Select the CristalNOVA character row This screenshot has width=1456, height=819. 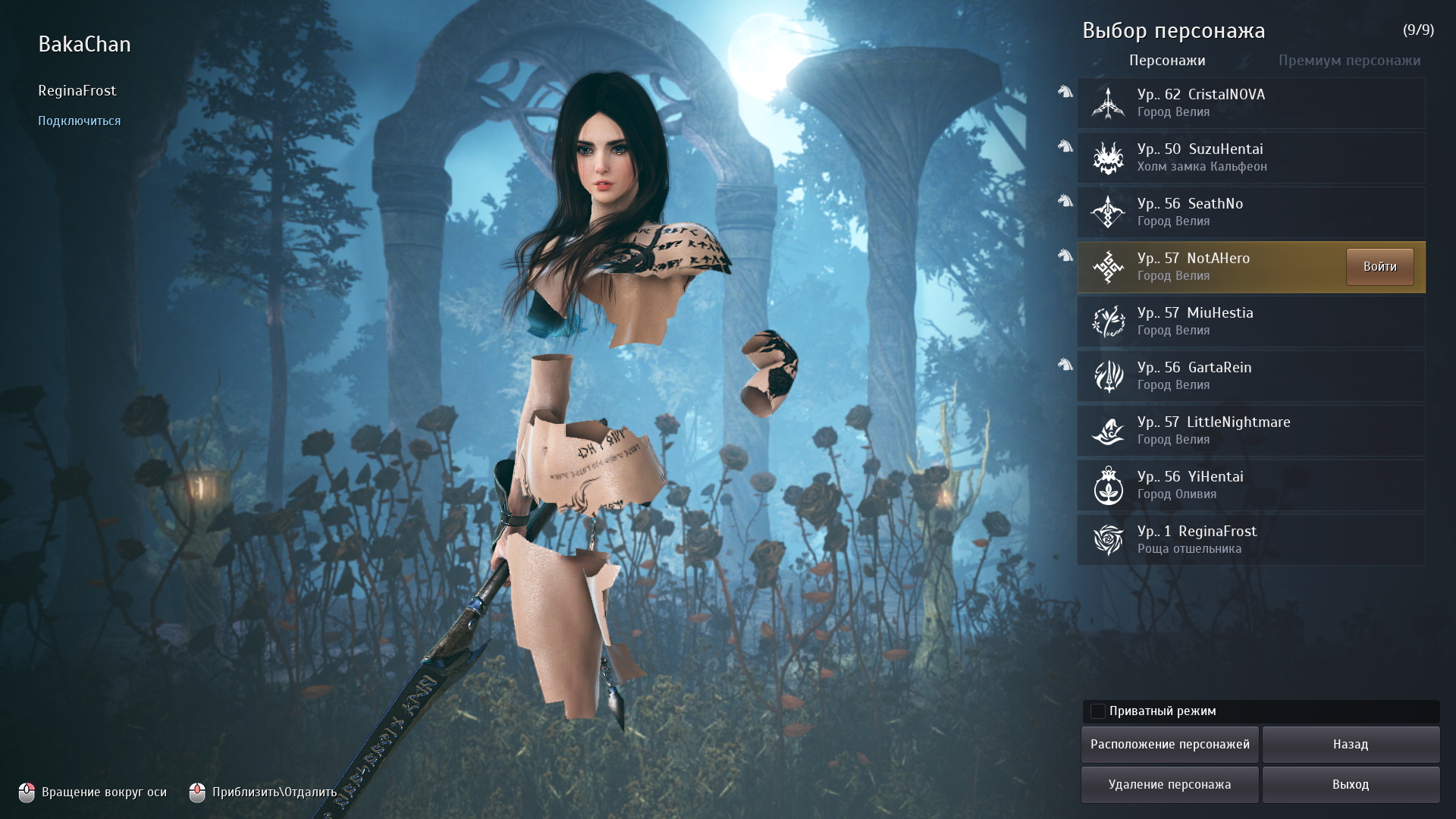click(x=1250, y=103)
